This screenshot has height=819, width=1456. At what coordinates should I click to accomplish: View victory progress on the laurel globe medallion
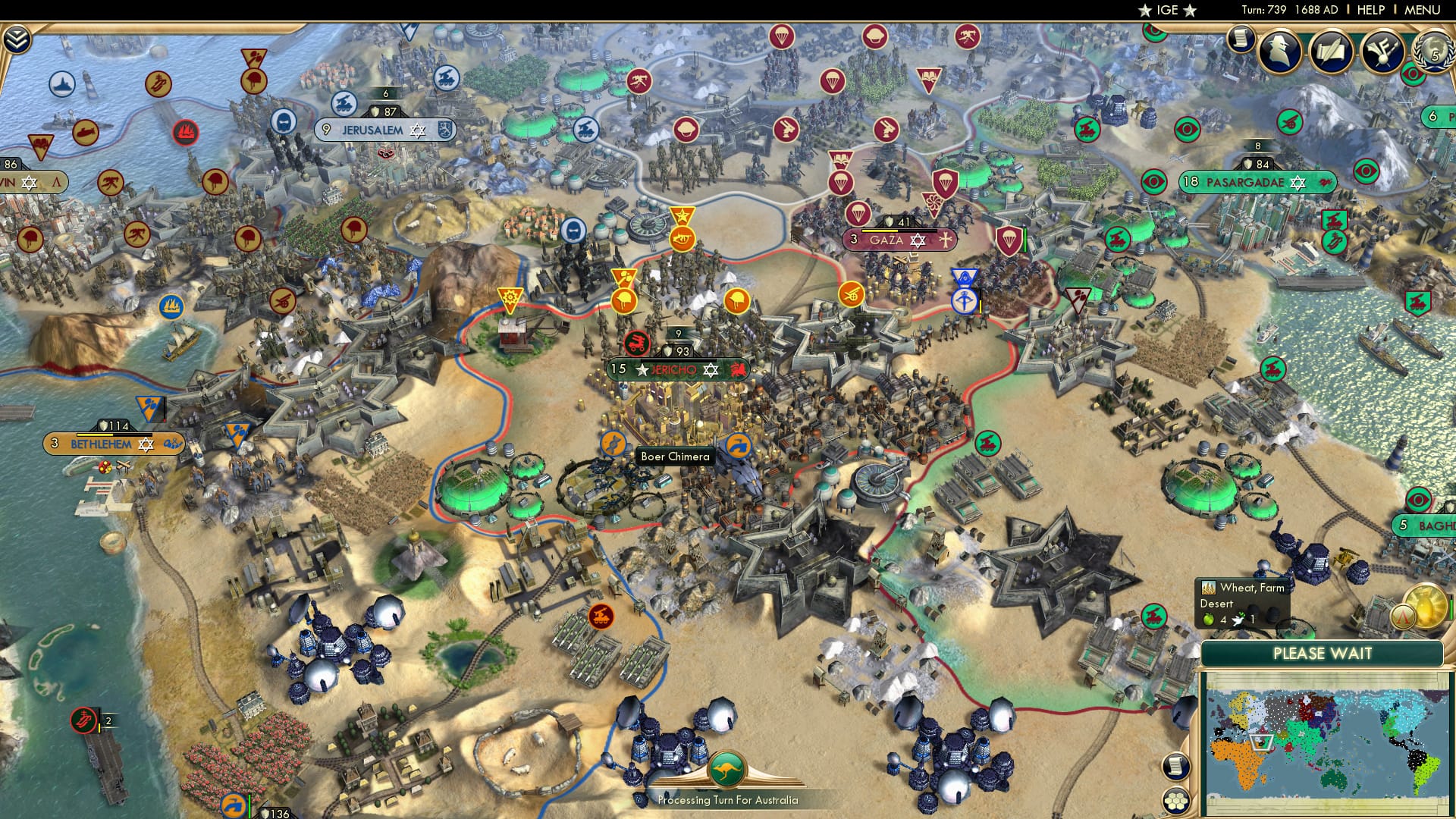pyautogui.click(x=1433, y=53)
